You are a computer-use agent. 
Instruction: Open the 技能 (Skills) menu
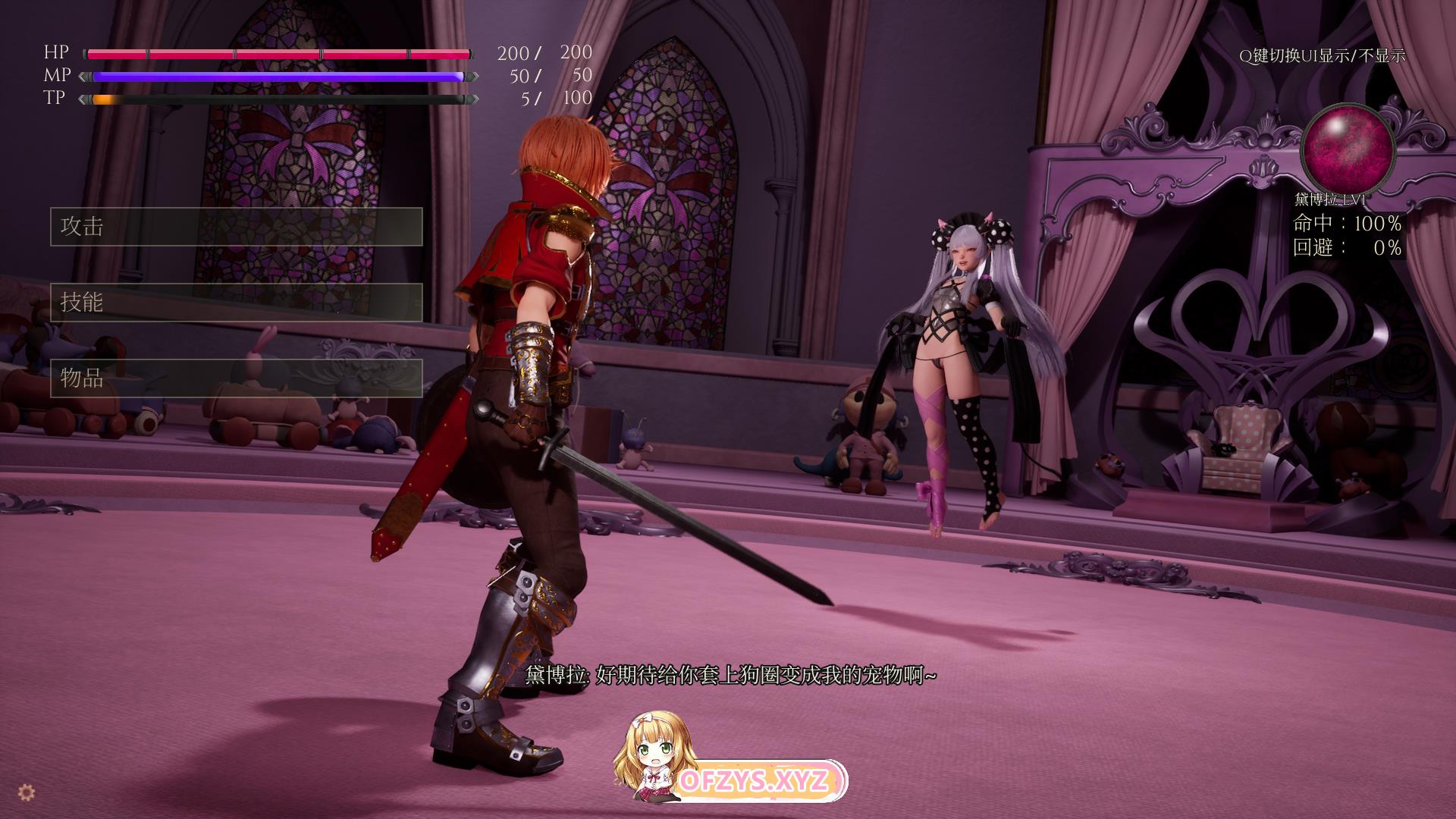pos(236,303)
